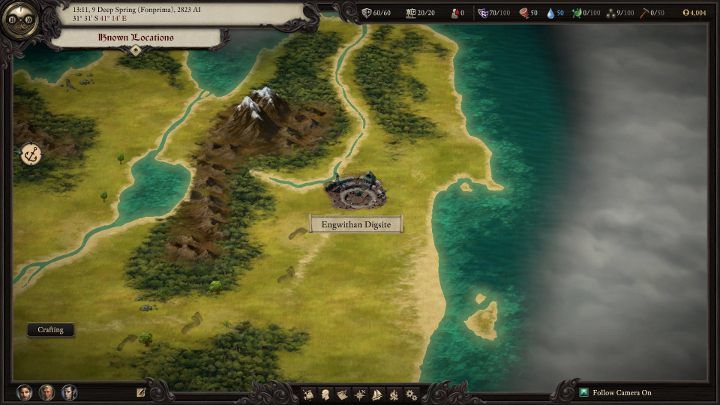
Task: Select the first party member portrait
Action: point(25,393)
